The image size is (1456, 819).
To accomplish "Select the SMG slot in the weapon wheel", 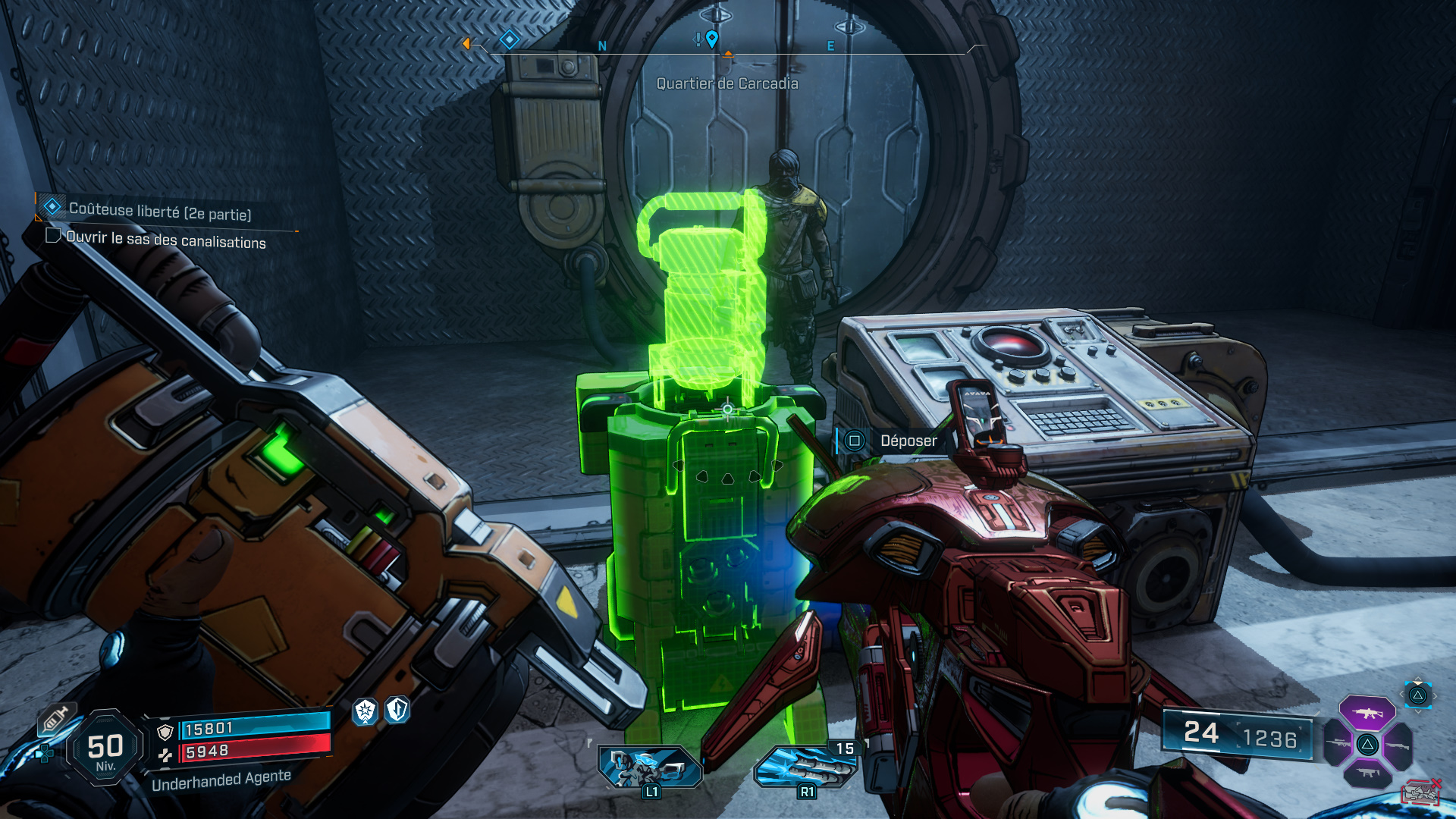I will pyautogui.click(x=1367, y=773).
